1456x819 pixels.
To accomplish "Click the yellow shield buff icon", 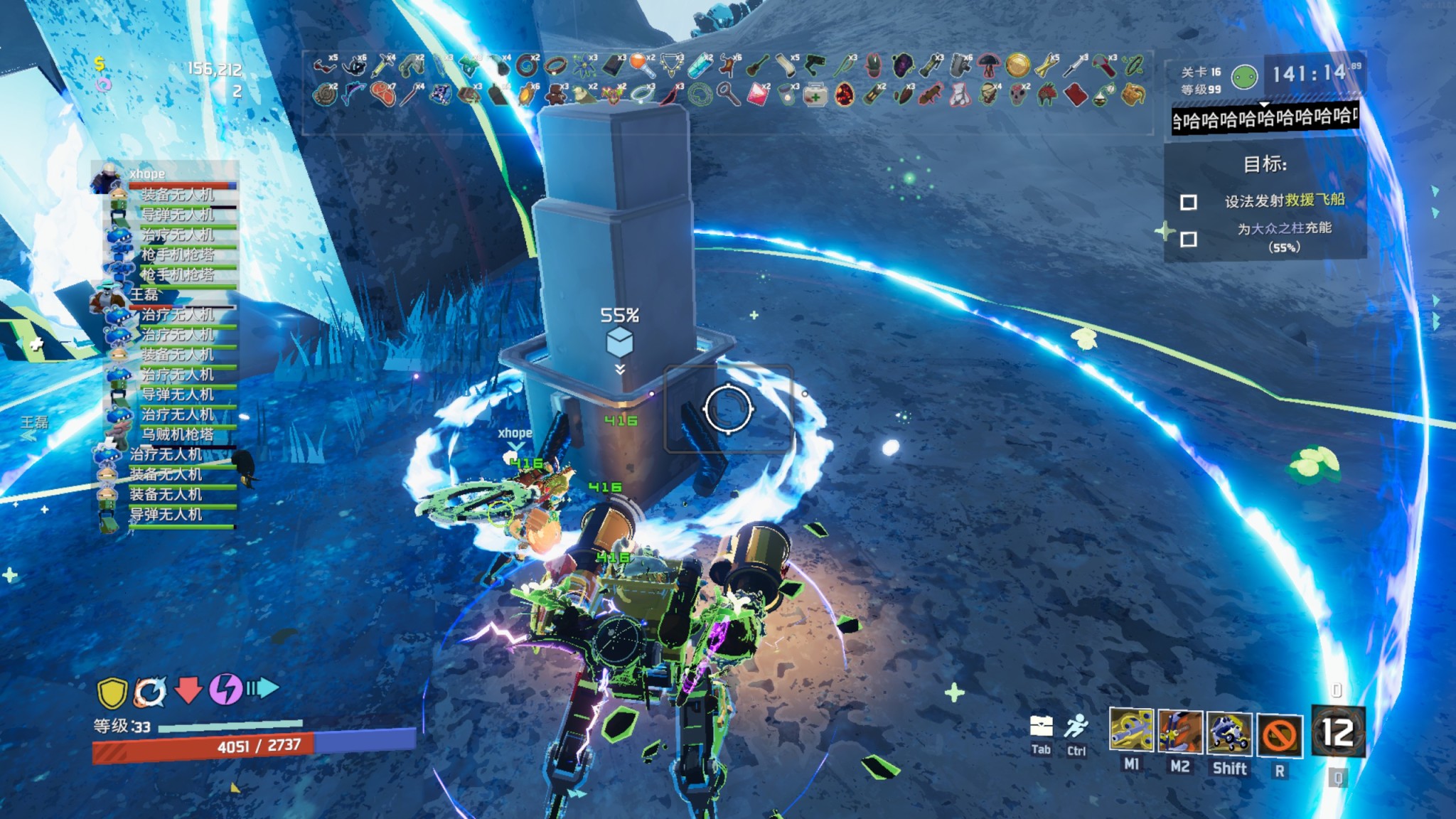I will coord(112,692).
